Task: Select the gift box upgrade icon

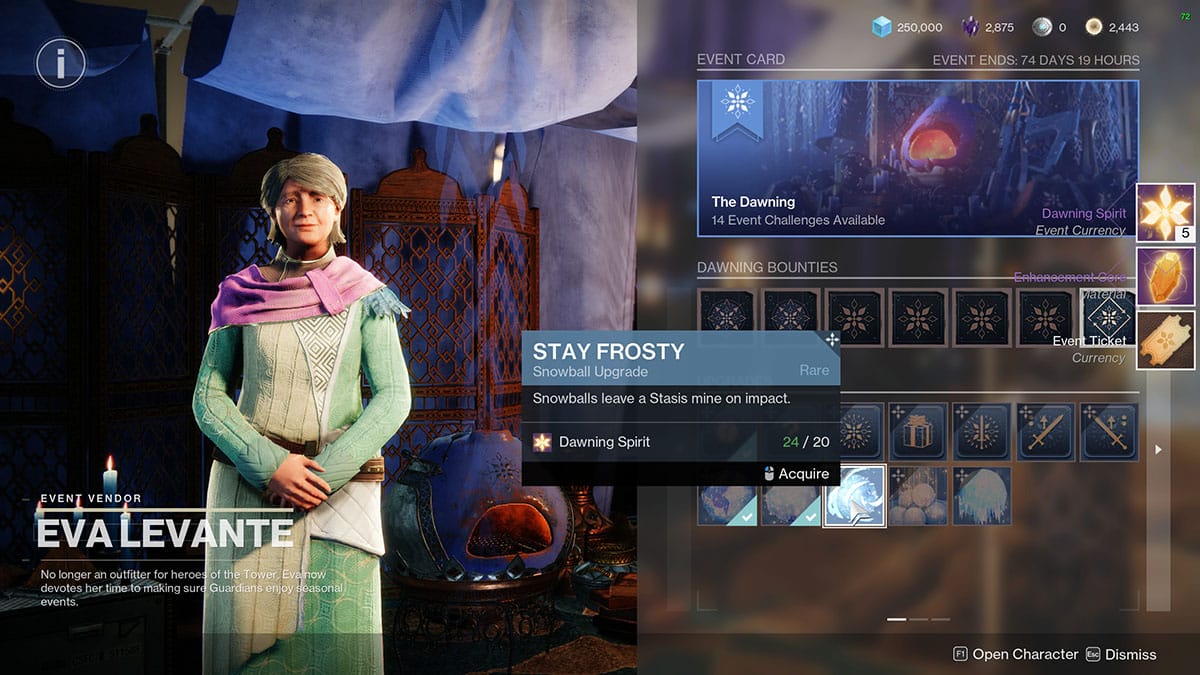Action: (x=917, y=431)
